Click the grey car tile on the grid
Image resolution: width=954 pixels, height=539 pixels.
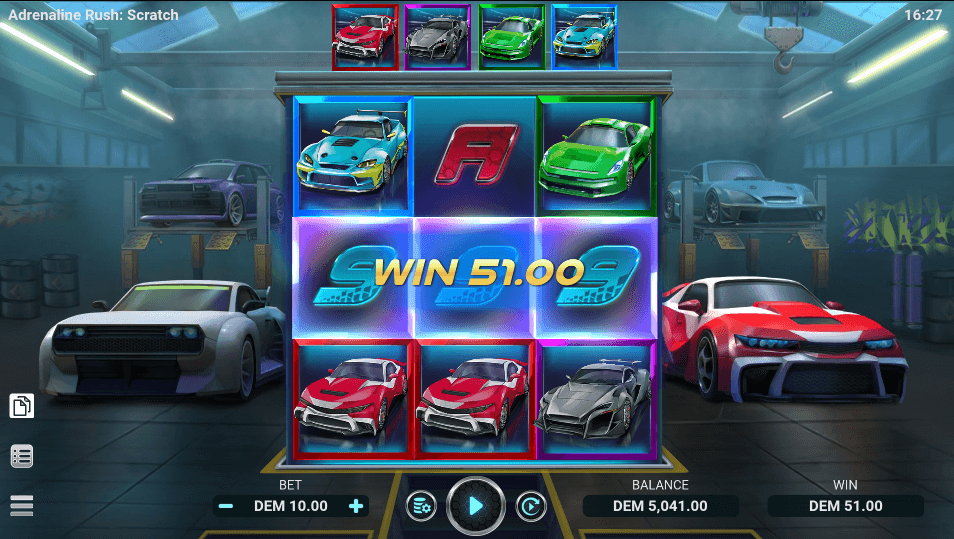pos(596,398)
